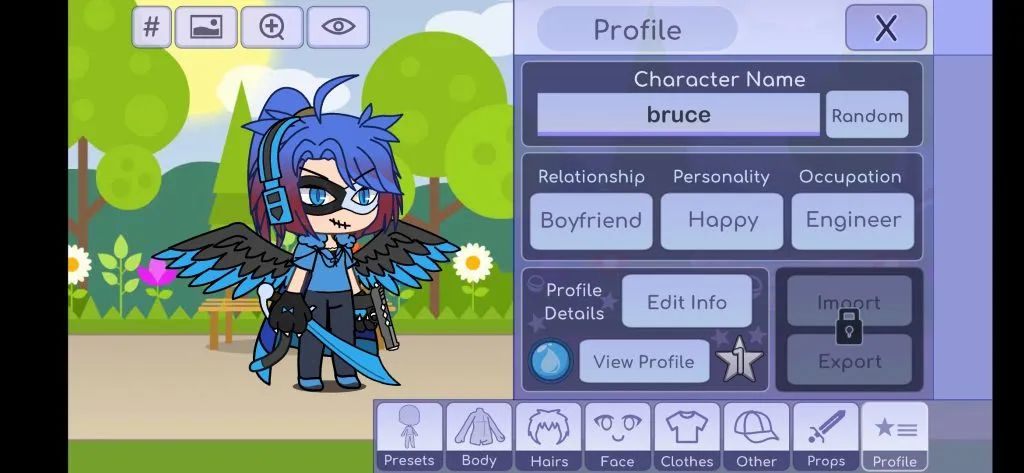1024x473 pixels.
Task: Click the character name field showing bruce
Action: point(678,115)
